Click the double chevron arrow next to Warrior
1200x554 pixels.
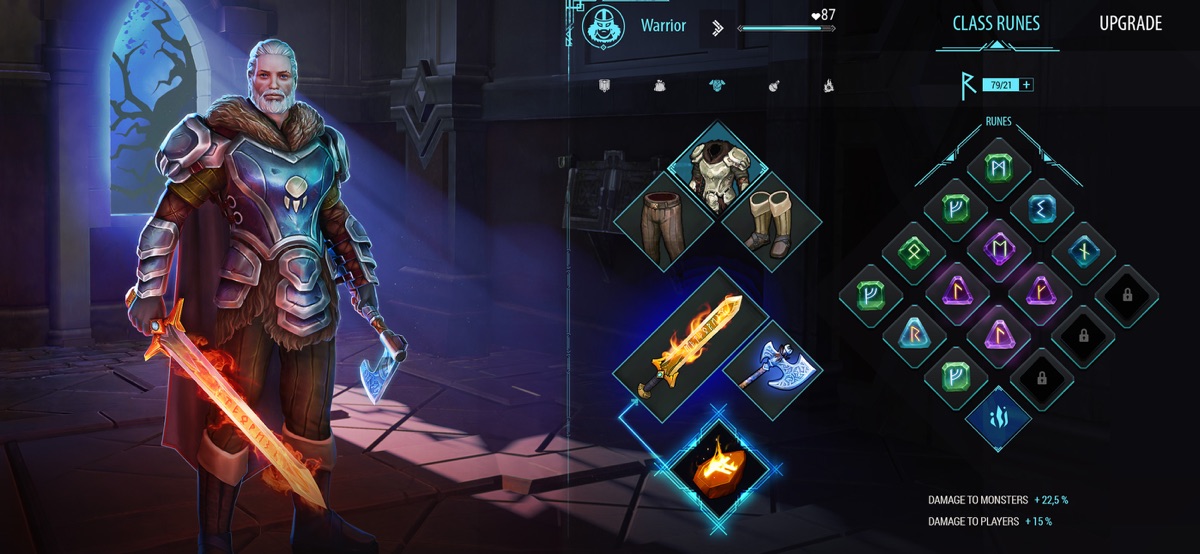[717, 27]
